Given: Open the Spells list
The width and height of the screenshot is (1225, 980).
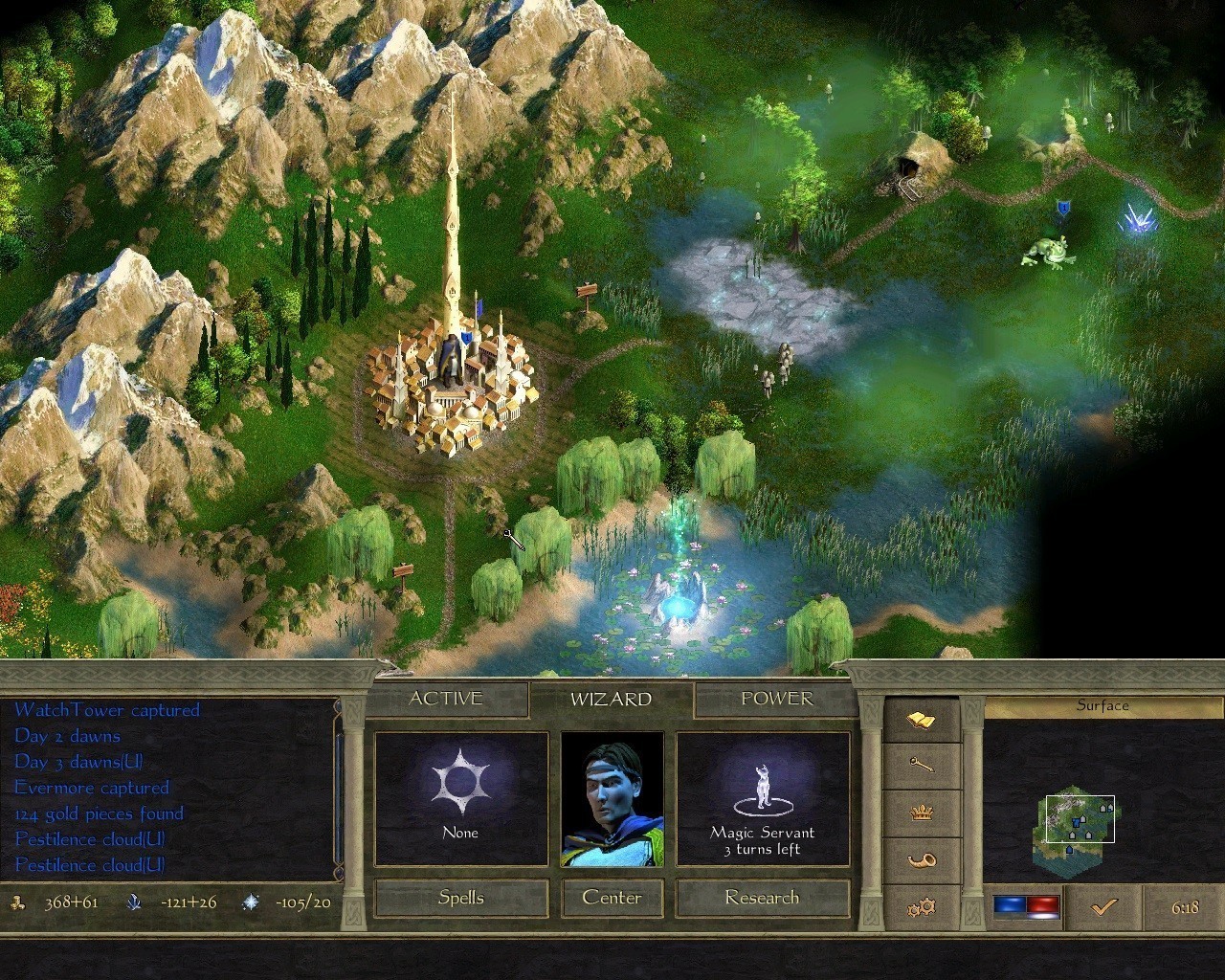Looking at the screenshot, I should pos(460,898).
